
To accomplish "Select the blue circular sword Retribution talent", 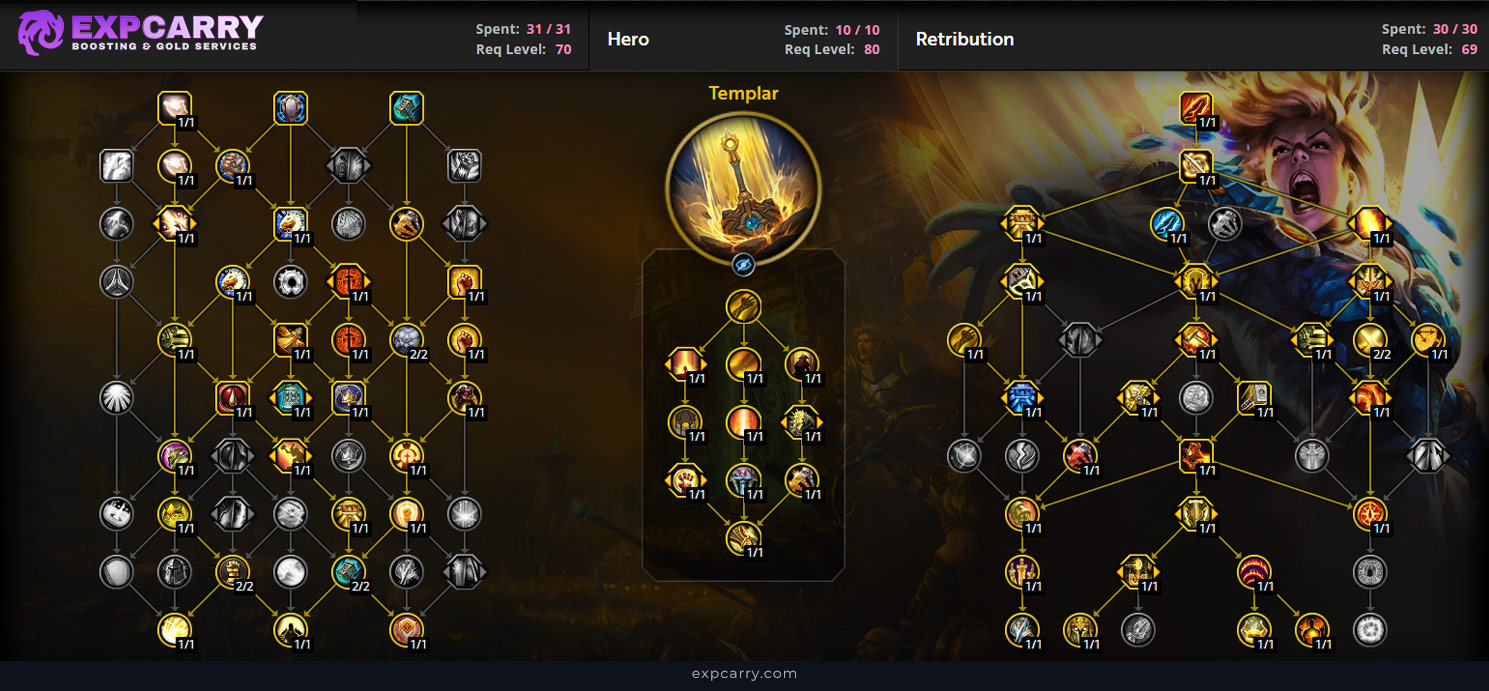I will pyautogui.click(x=1167, y=224).
